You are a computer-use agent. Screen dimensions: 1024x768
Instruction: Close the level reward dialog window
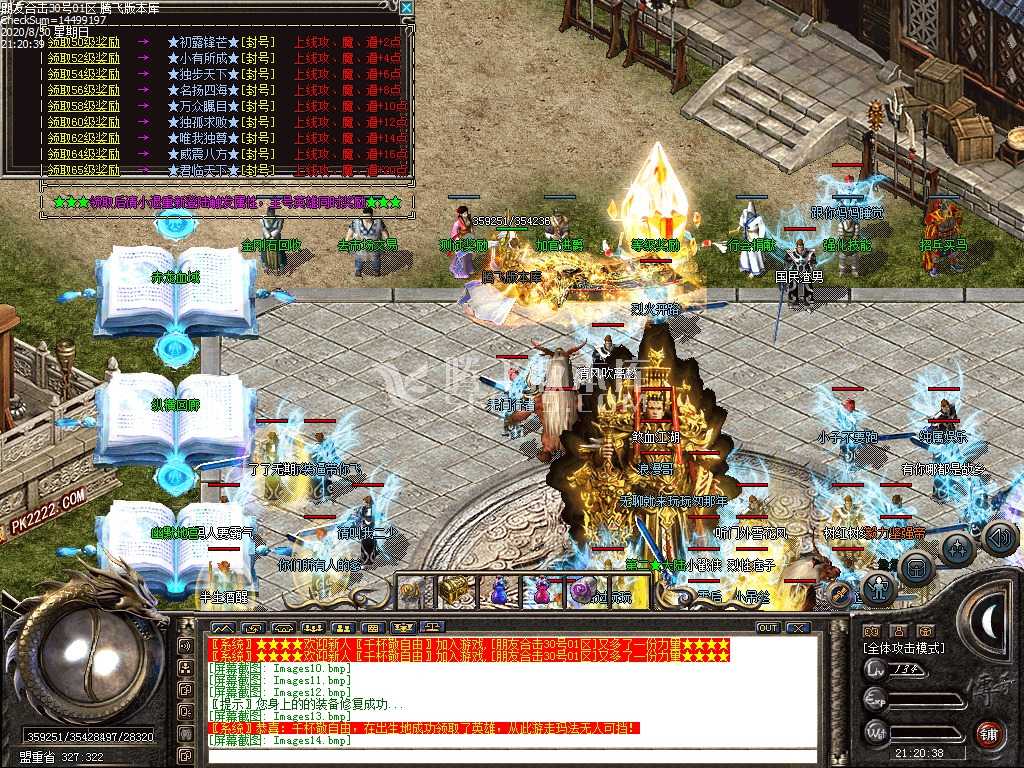tap(406, 8)
